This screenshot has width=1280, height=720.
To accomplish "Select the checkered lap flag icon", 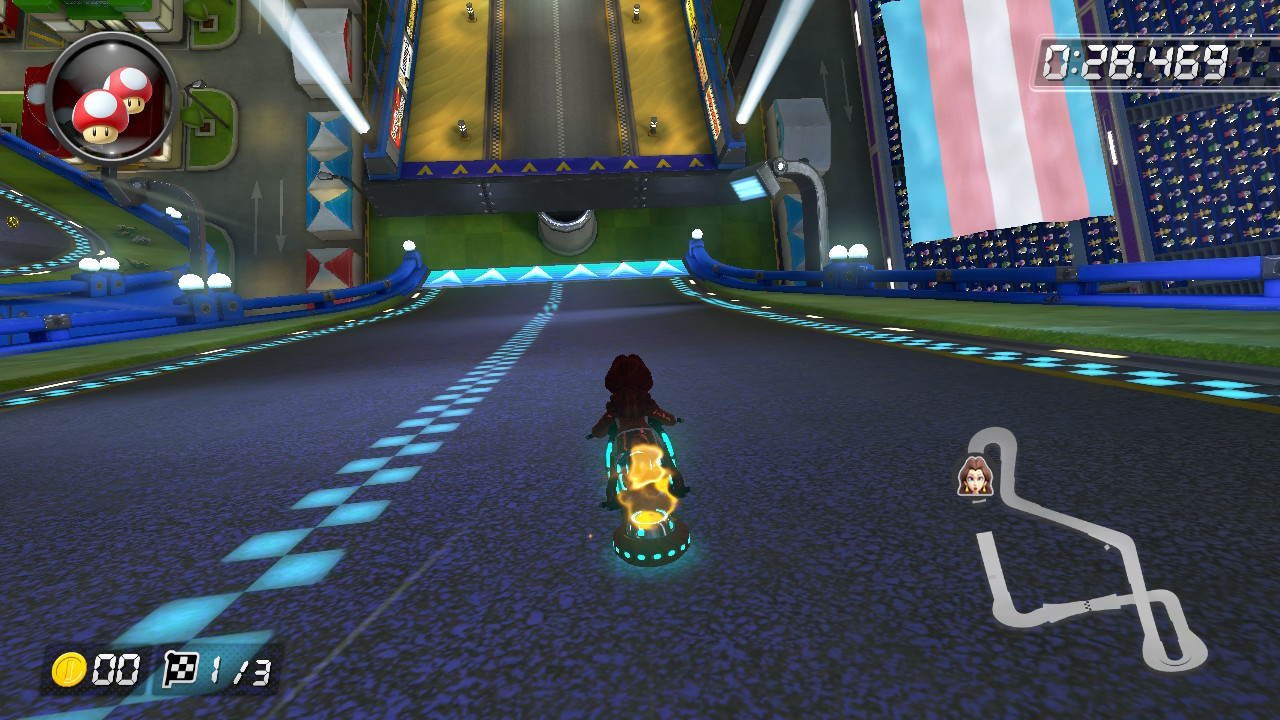I will pyautogui.click(x=180, y=672).
